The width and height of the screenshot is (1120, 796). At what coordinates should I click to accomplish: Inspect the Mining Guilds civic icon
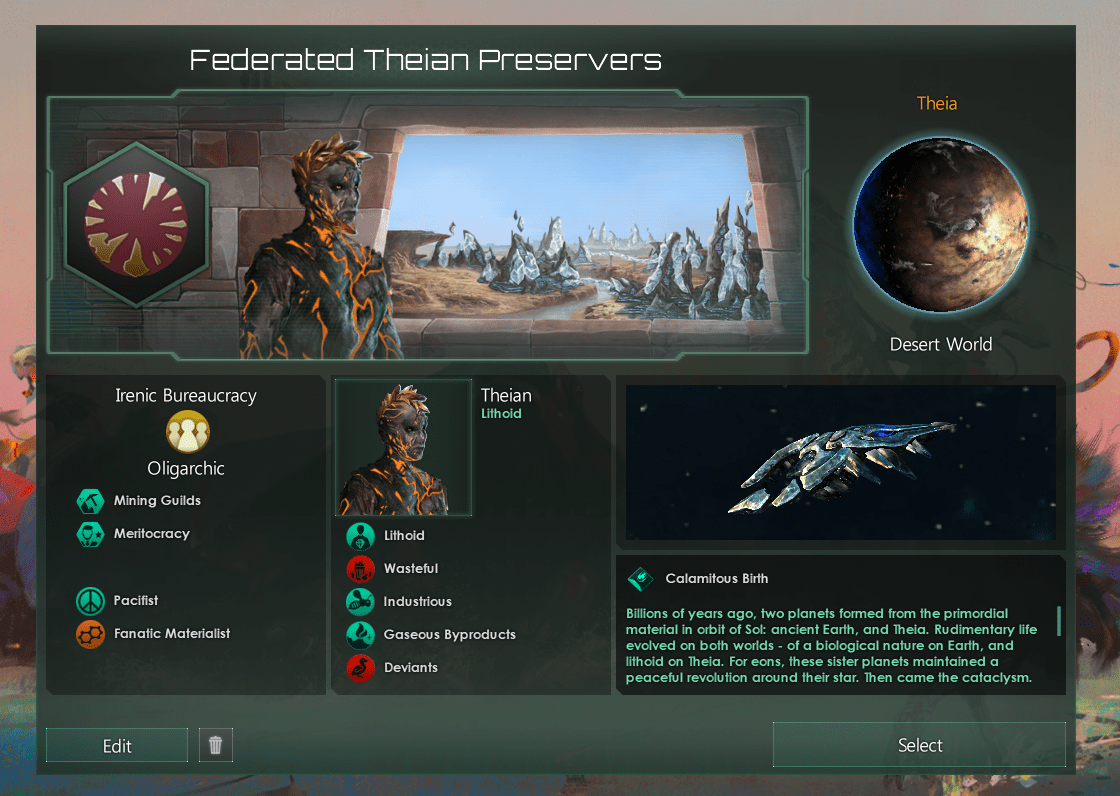click(91, 501)
